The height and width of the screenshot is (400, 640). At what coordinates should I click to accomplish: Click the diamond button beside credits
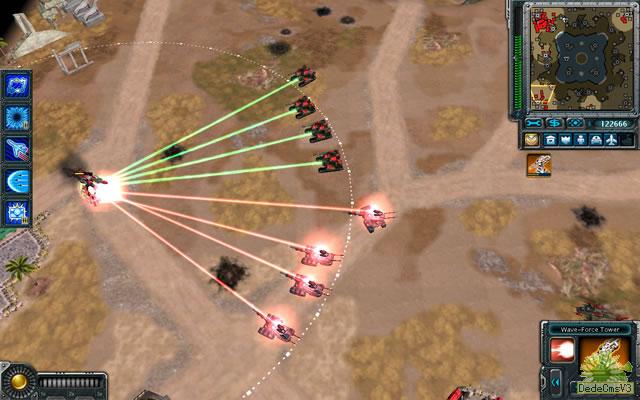coord(574,123)
